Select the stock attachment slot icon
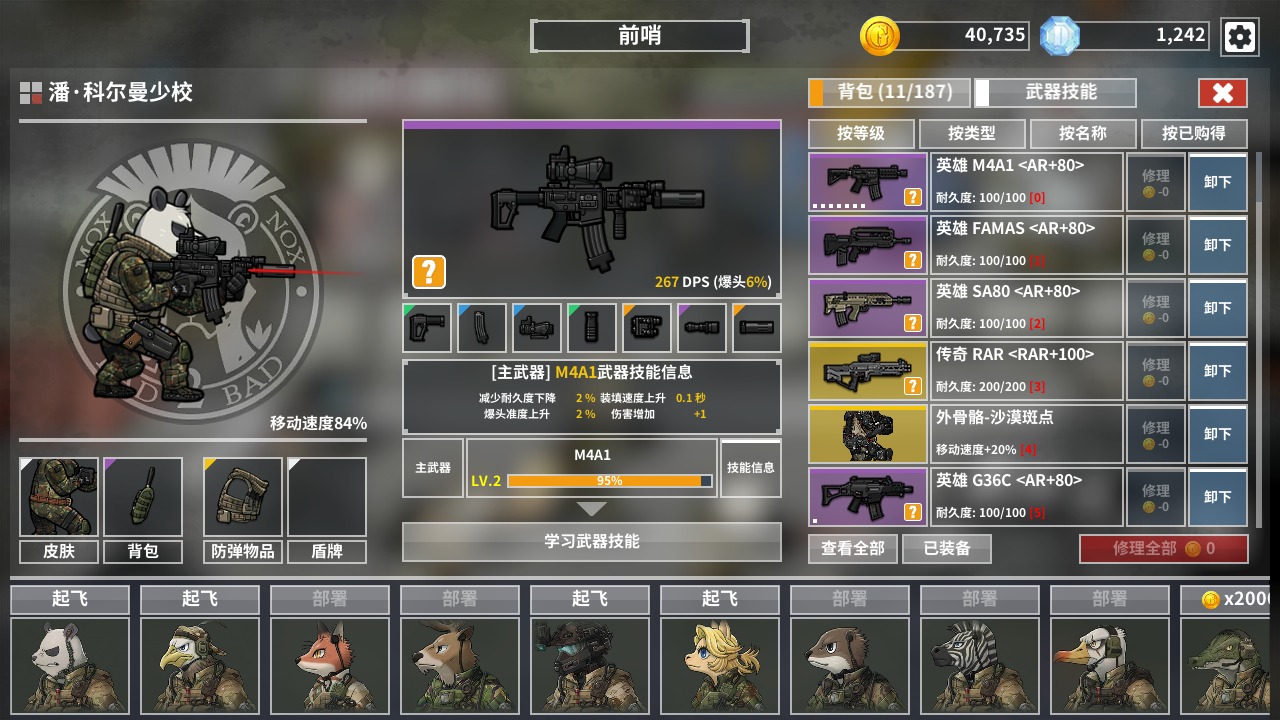Screen dimensions: 1280x720 click(427, 328)
